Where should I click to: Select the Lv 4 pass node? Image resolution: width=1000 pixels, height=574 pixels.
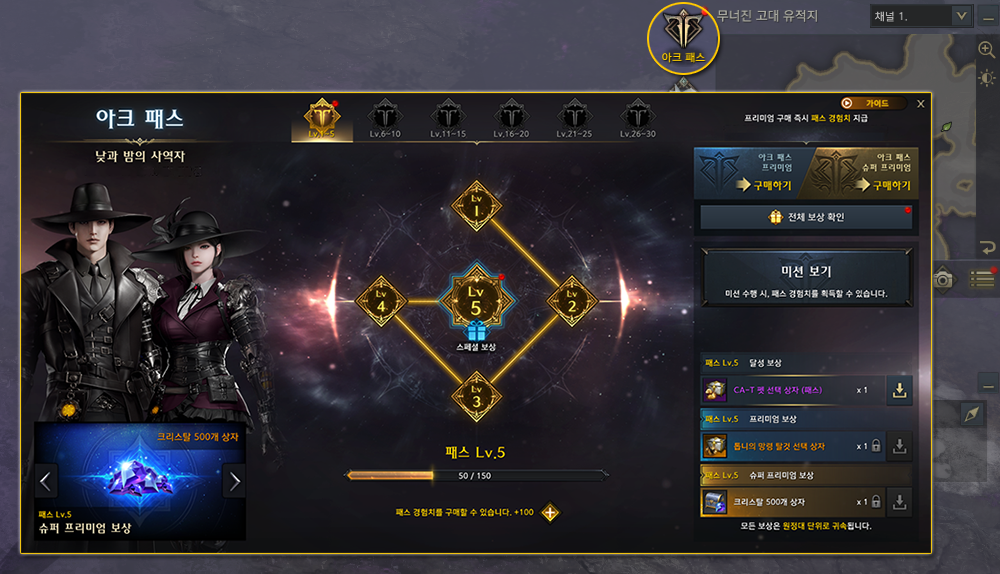381,300
